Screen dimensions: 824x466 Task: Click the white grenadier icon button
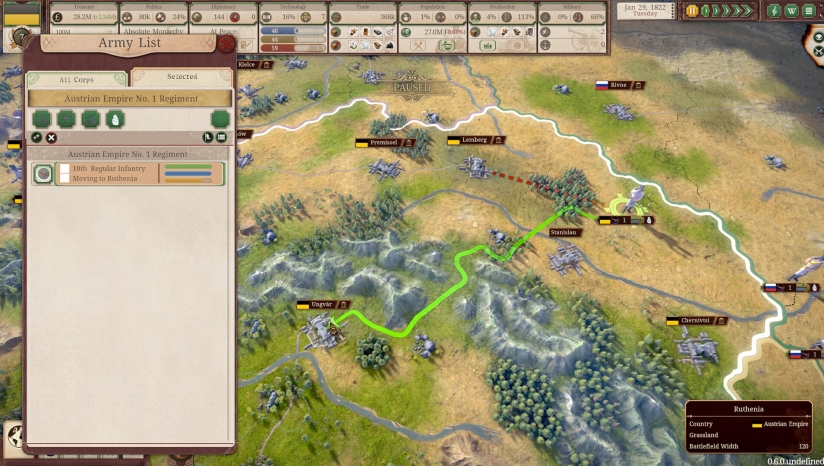[x=115, y=119]
